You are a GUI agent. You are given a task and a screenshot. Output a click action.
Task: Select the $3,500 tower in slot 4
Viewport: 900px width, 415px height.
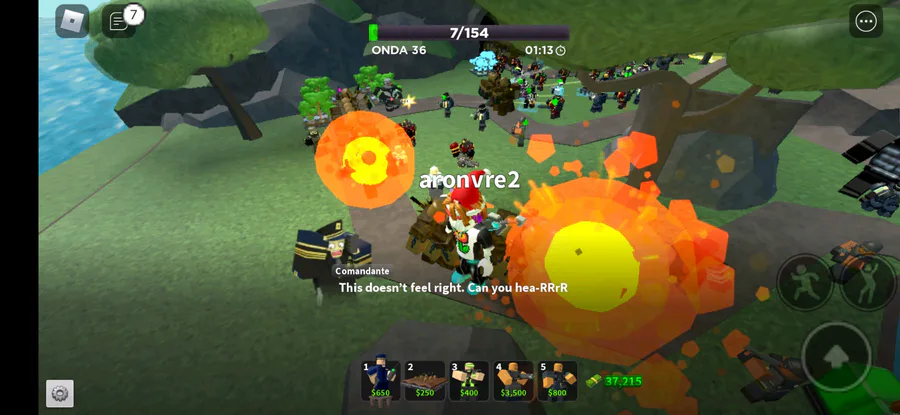[x=513, y=380]
